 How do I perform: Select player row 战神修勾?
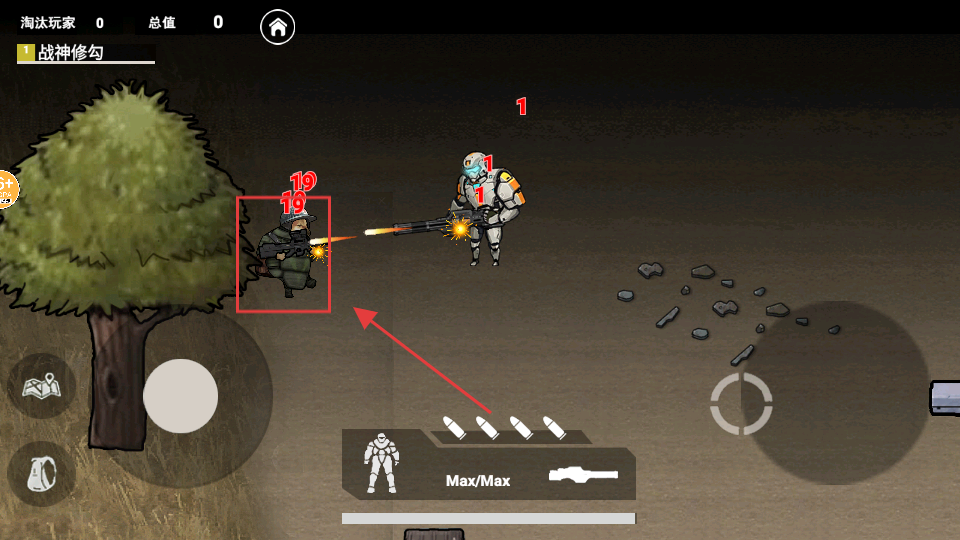click(85, 53)
